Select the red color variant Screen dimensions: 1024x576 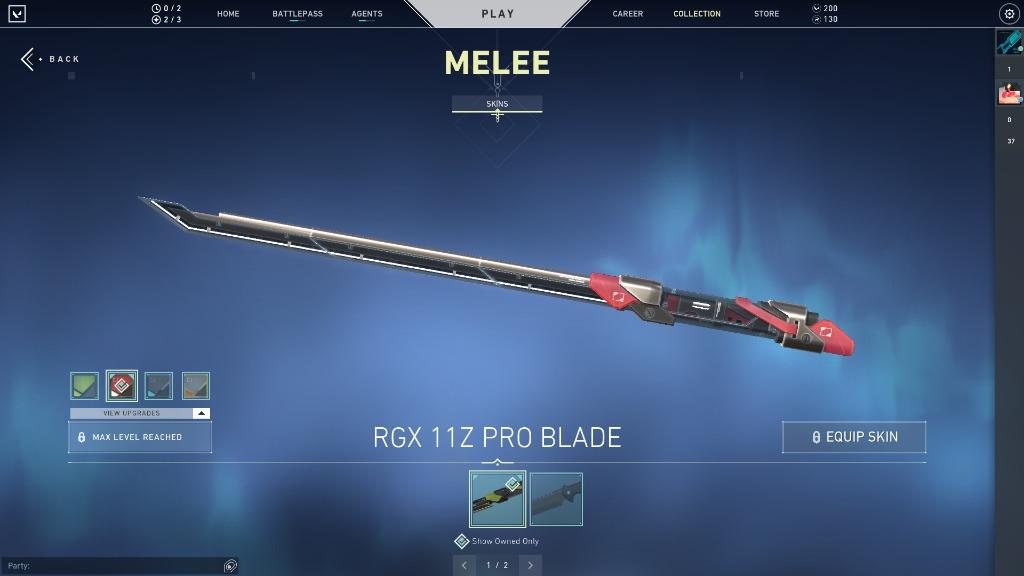pyautogui.click(x=122, y=386)
